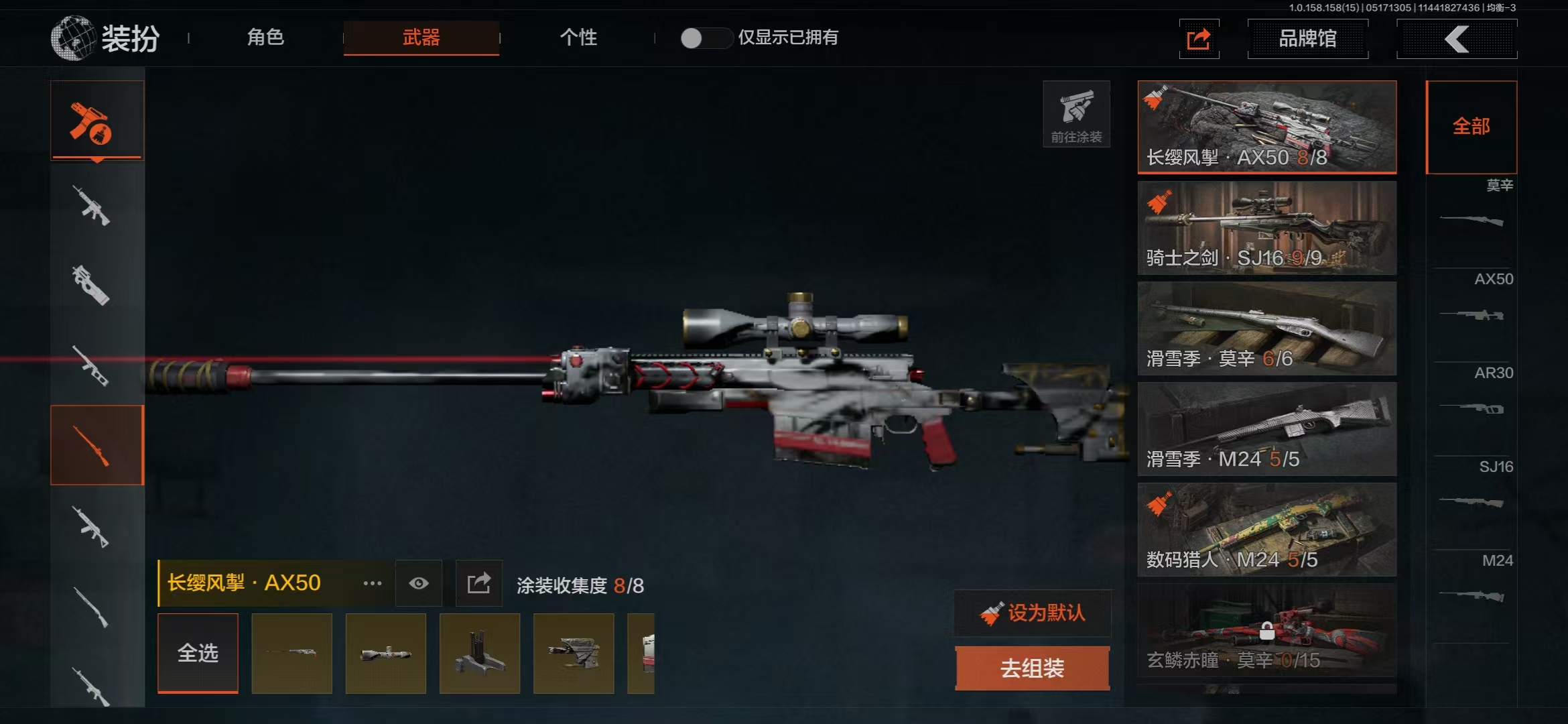Select the 长缨风掣 AX50 skin card
The width and height of the screenshot is (1568, 724).
click(1266, 127)
